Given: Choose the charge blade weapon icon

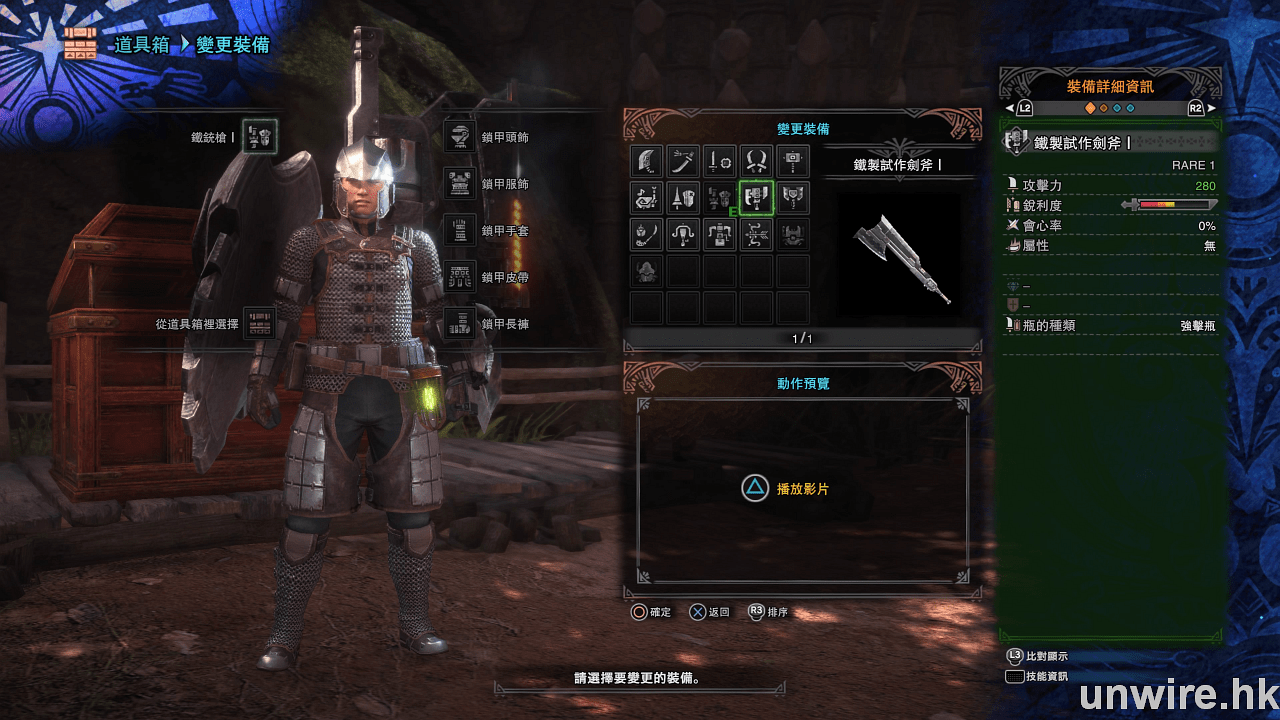Looking at the screenshot, I should (x=794, y=198).
